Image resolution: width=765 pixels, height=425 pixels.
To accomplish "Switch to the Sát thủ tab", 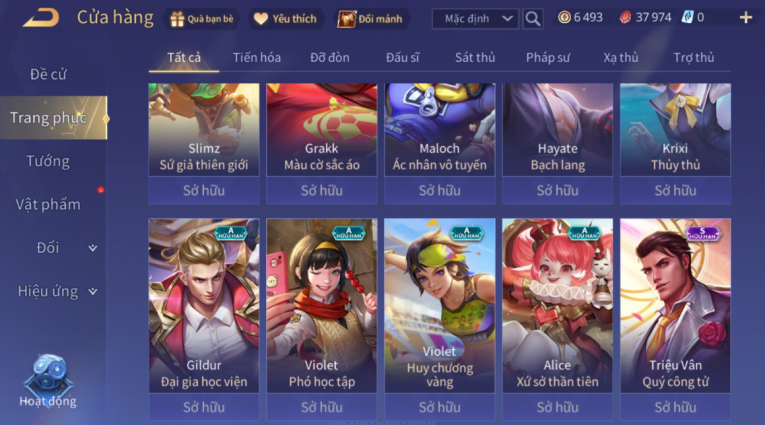I will pyautogui.click(x=474, y=57).
